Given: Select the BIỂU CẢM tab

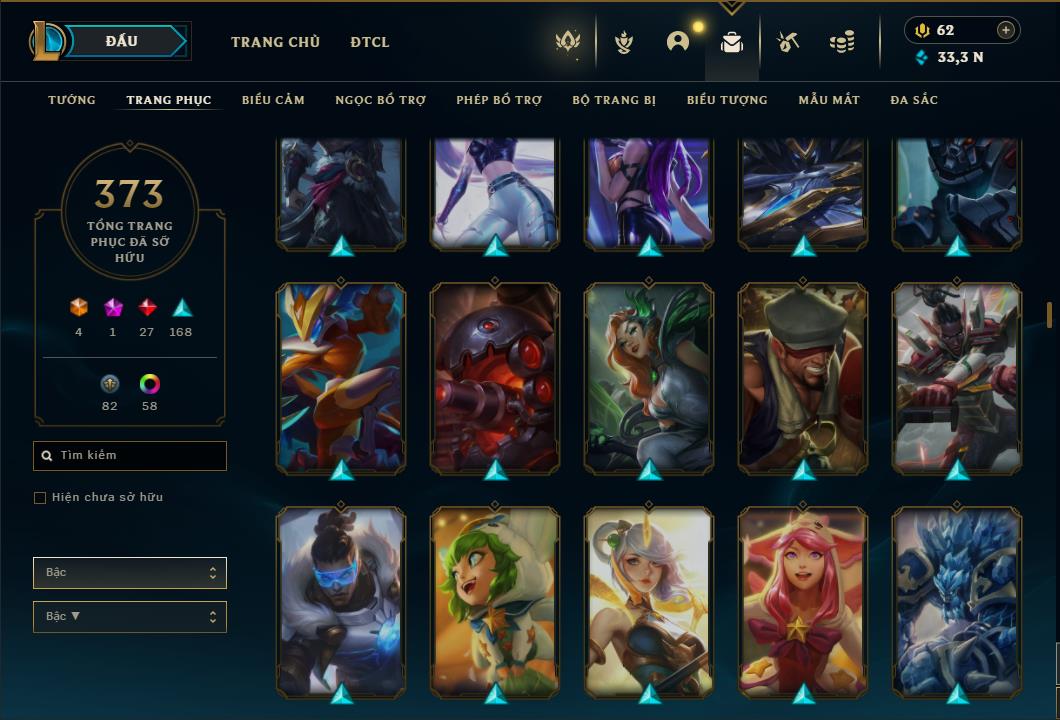Looking at the screenshot, I should [273, 100].
